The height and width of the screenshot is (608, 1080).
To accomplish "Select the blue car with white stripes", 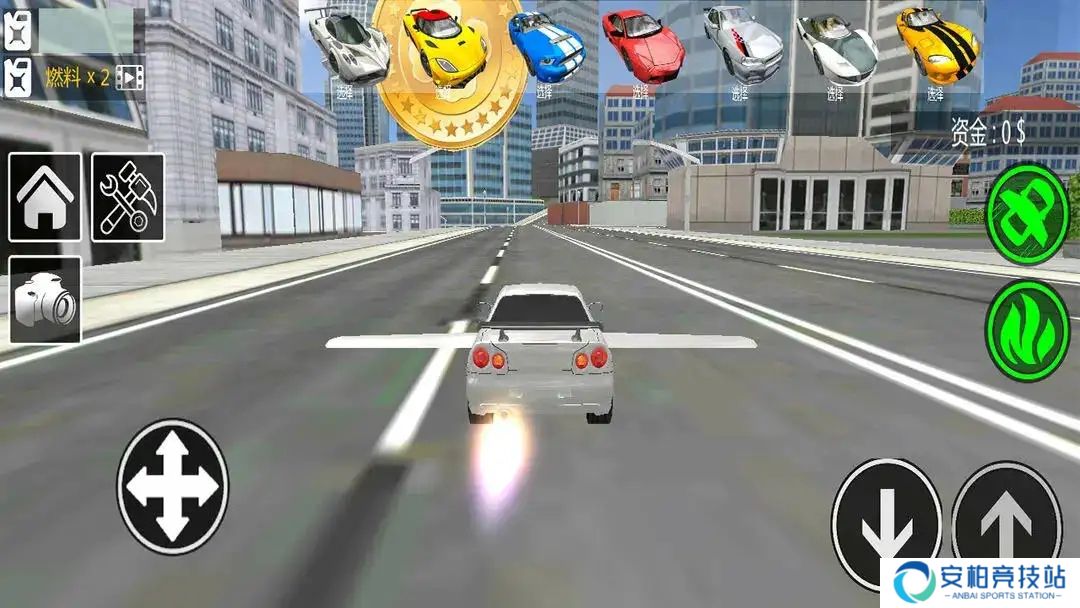I will tap(546, 47).
